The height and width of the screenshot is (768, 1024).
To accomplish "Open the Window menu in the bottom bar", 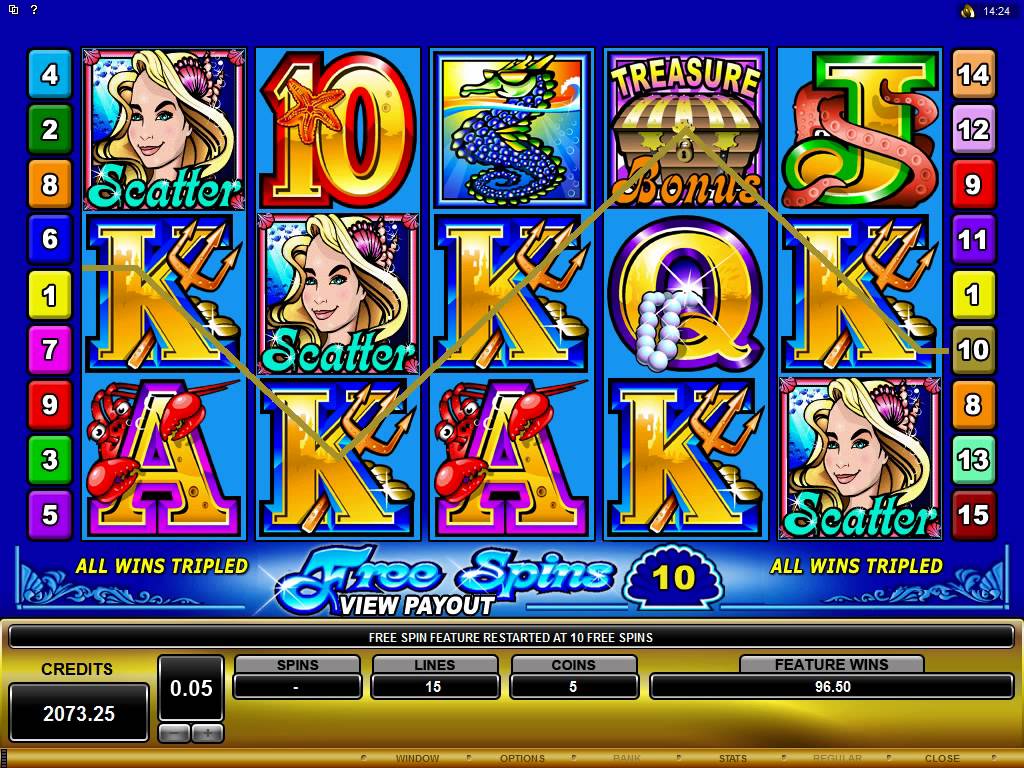I will tap(417, 758).
